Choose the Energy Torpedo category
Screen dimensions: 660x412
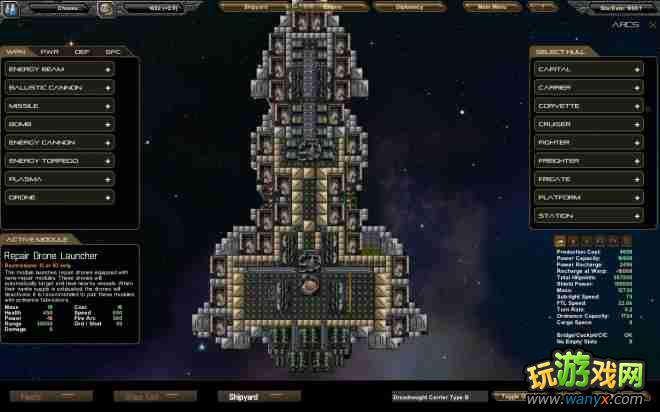click(58, 160)
